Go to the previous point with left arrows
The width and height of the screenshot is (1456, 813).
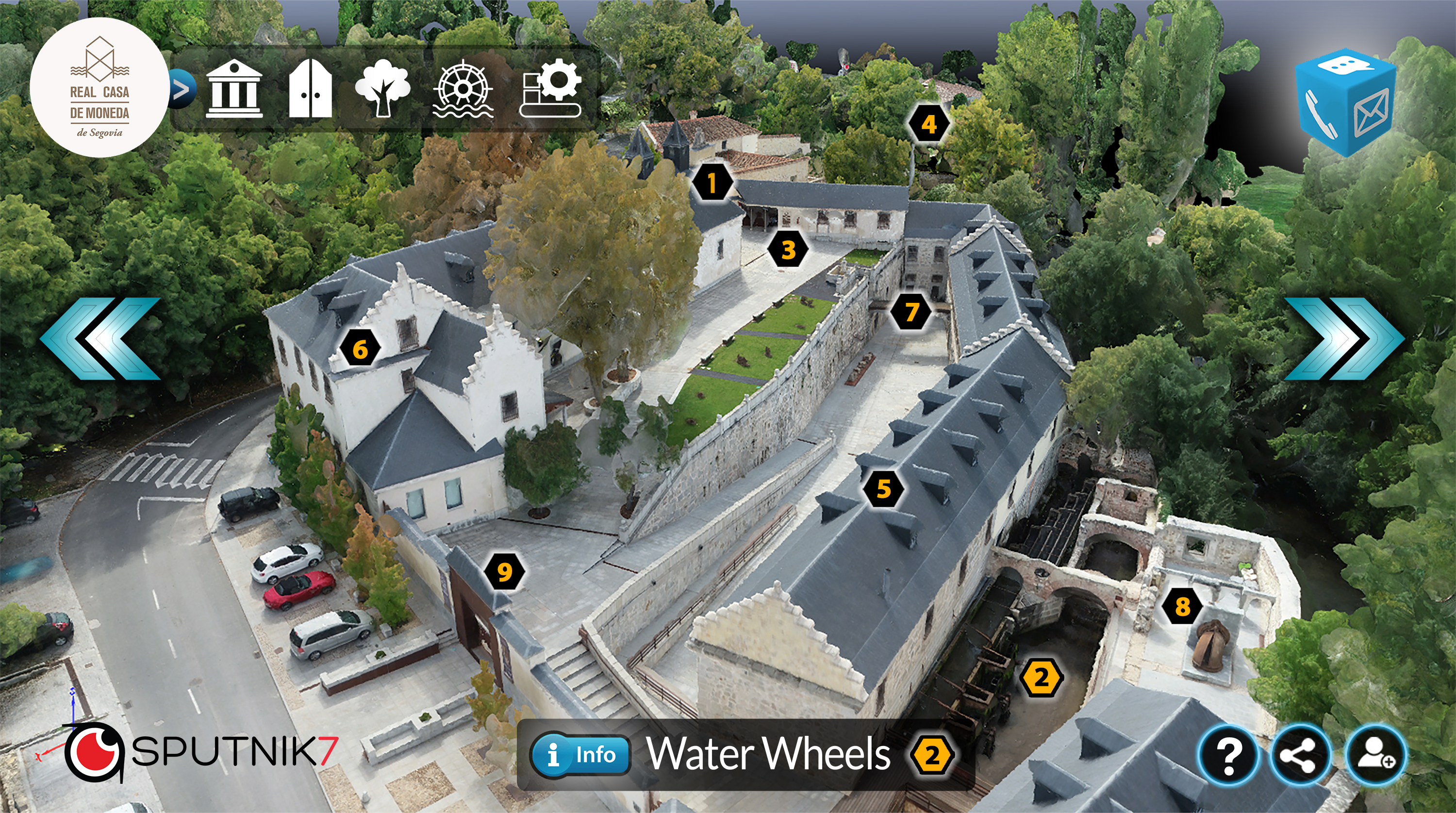click(100, 338)
